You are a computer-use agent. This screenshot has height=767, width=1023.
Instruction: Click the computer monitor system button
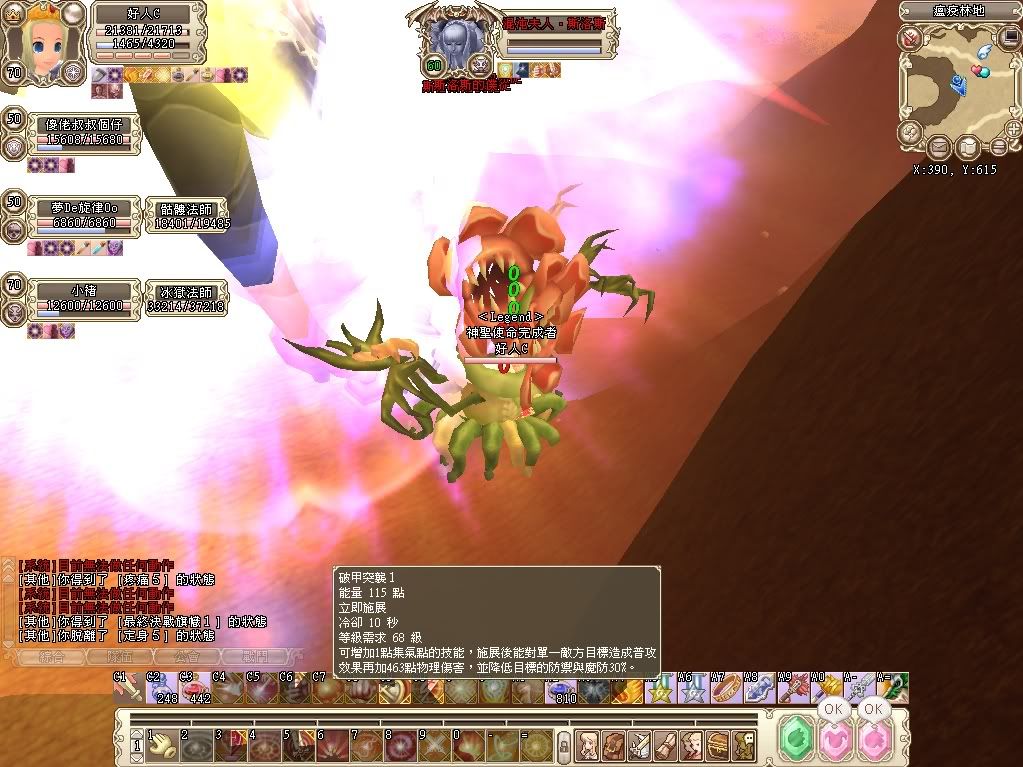click(1010, 38)
